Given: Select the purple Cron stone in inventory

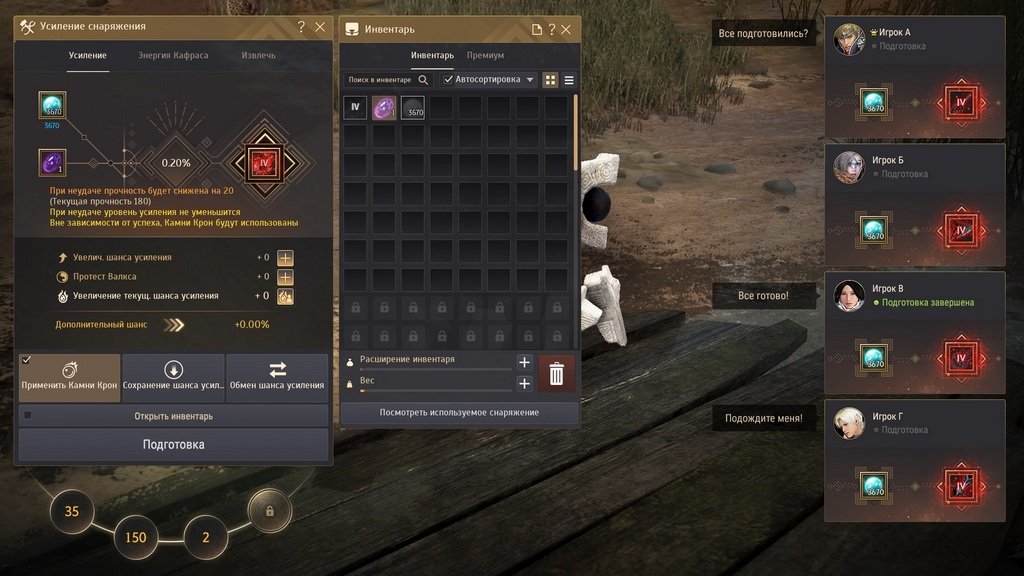Looking at the screenshot, I should [x=384, y=108].
